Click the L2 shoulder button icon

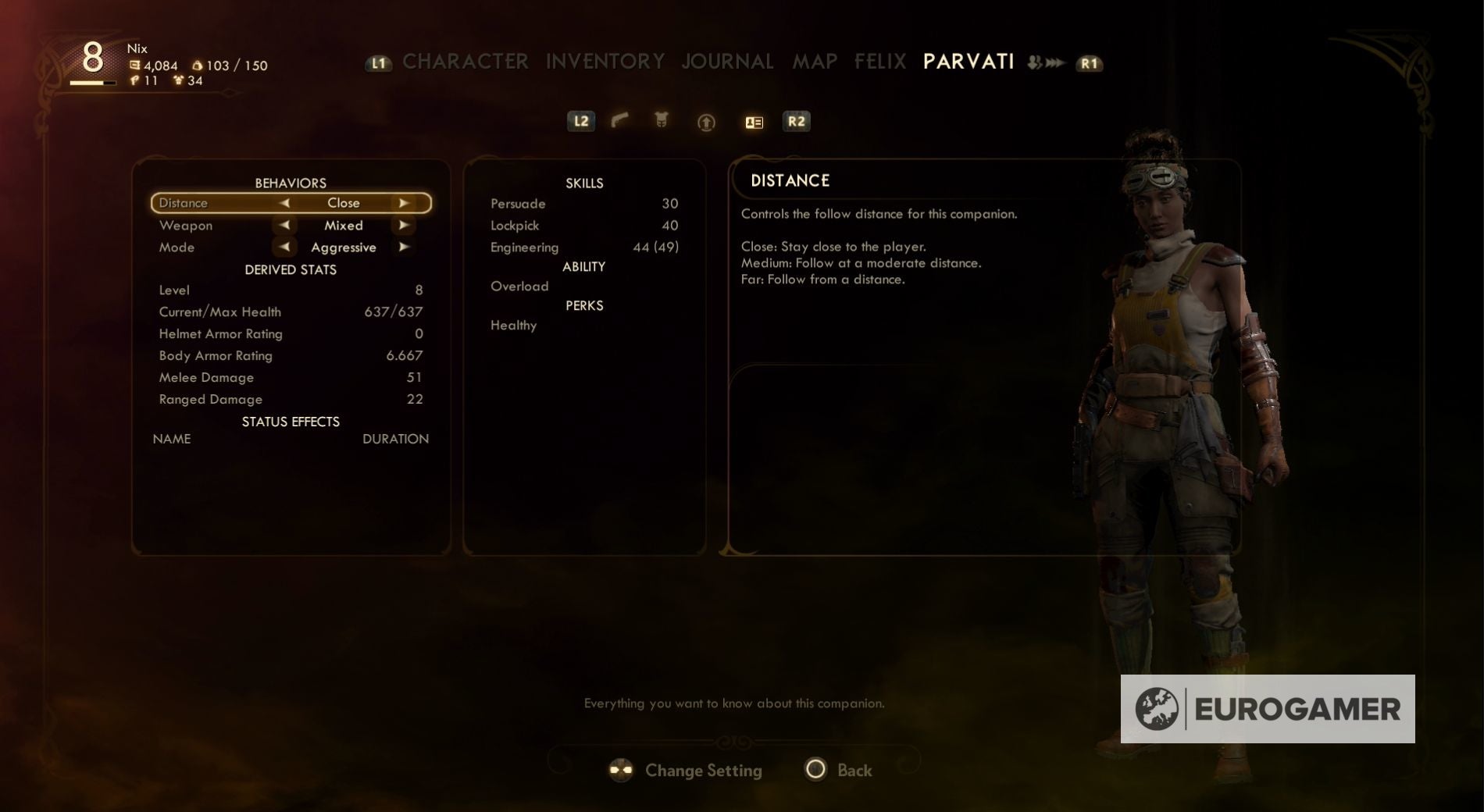point(581,121)
